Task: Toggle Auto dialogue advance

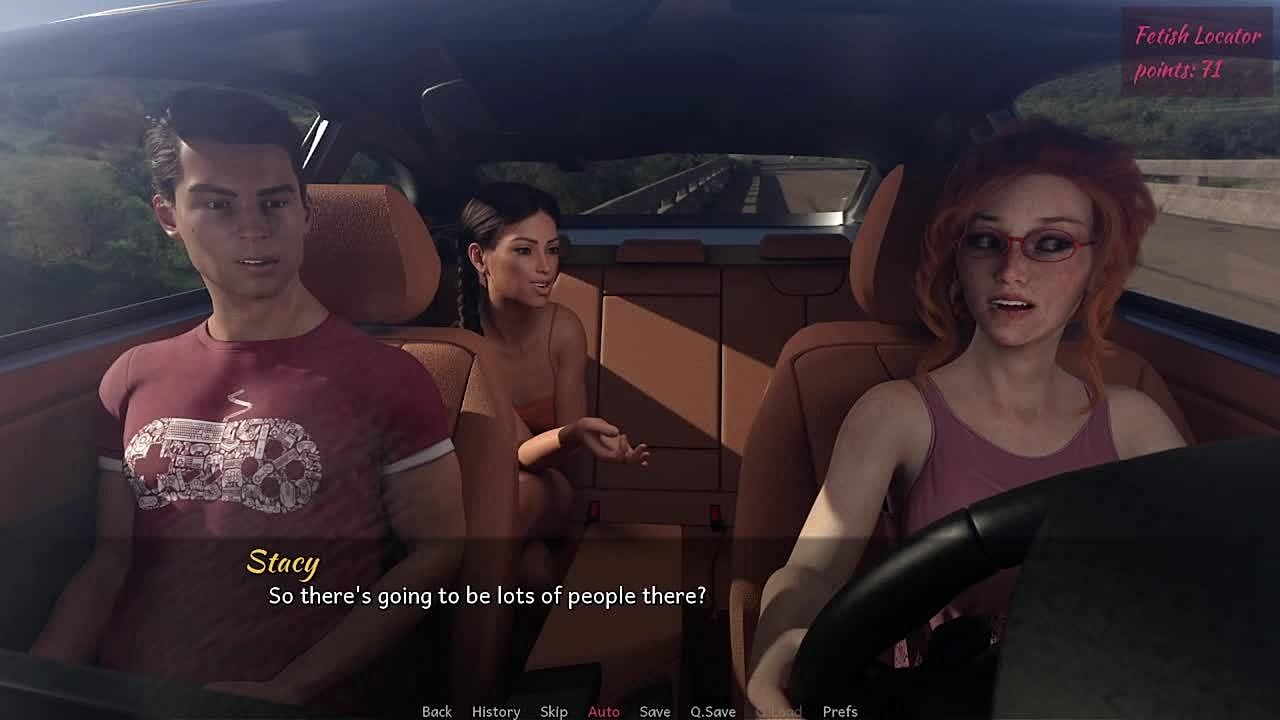Action: coord(604,711)
